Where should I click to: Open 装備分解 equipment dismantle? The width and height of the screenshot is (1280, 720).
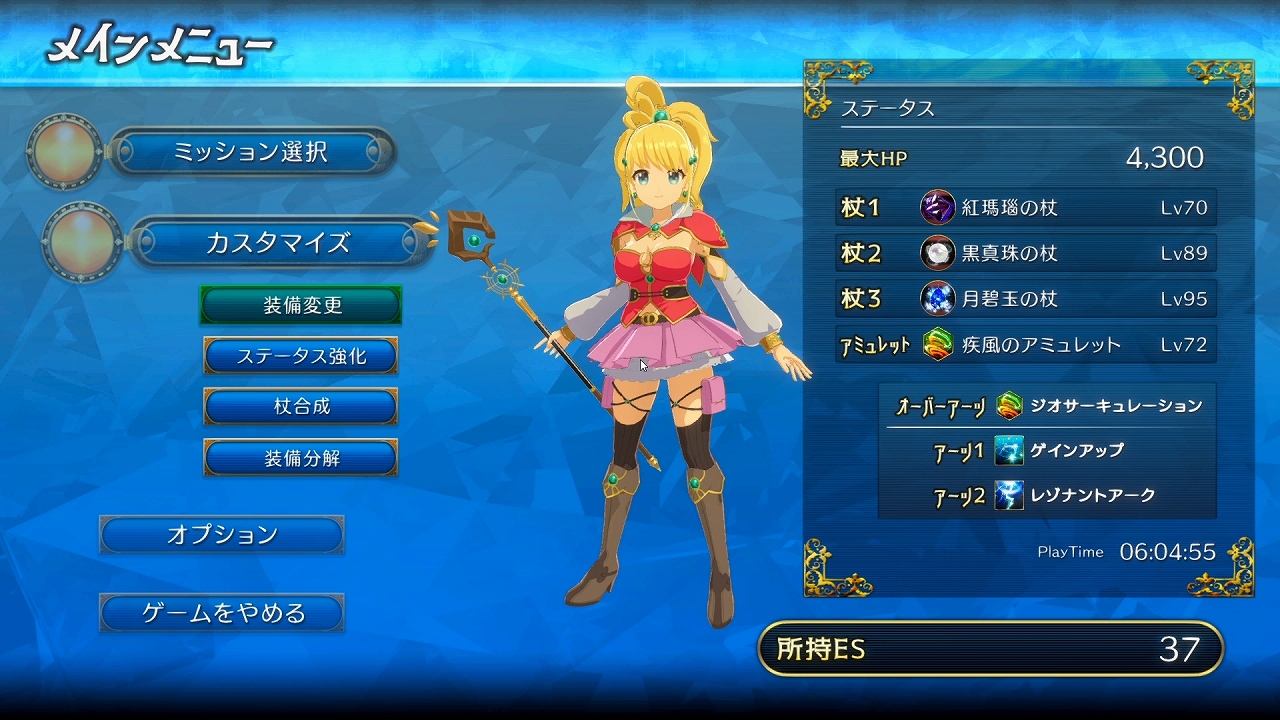tap(301, 458)
